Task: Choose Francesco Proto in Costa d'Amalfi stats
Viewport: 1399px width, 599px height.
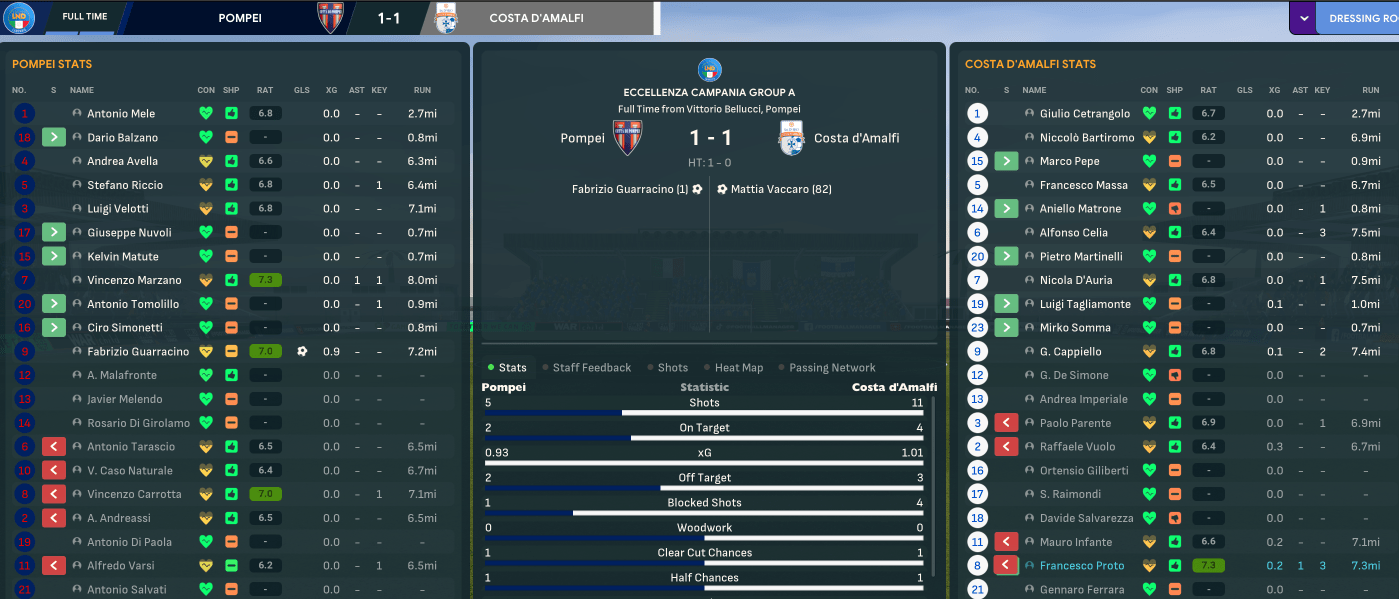Action: pyautogui.click(x=1081, y=566)
